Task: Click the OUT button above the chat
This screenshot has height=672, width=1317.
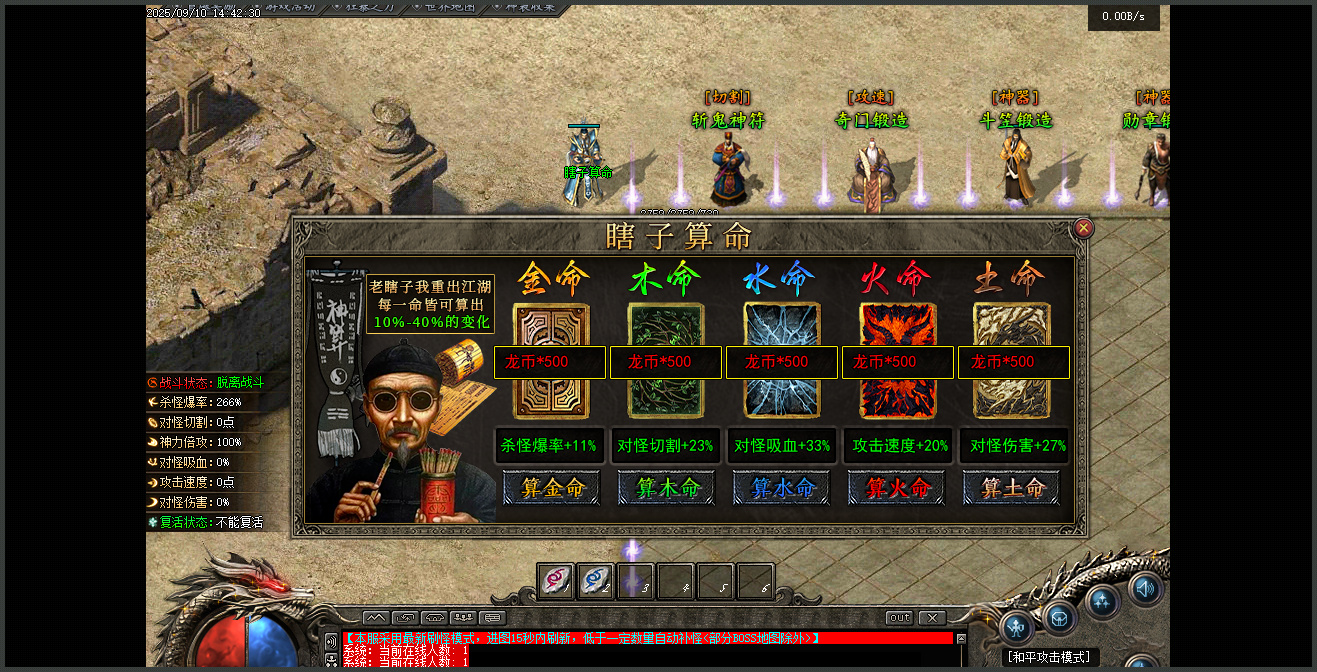Action: point(900,618)
